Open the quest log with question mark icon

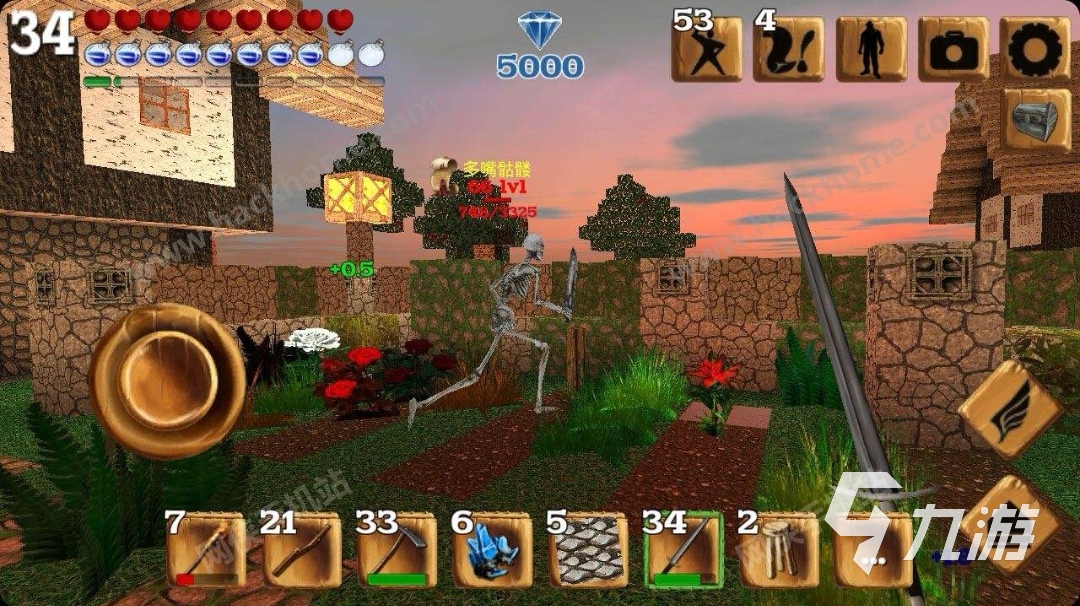pos(788,49)
